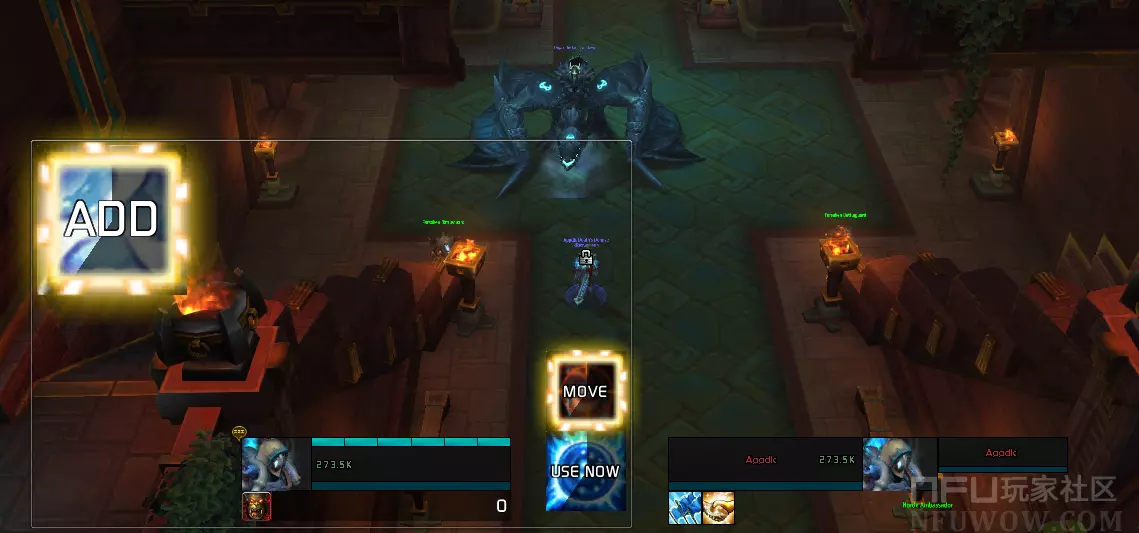Click the player portrait in the left unit frame
This screenshot has width=1139, height=533.
pos(276,464)
